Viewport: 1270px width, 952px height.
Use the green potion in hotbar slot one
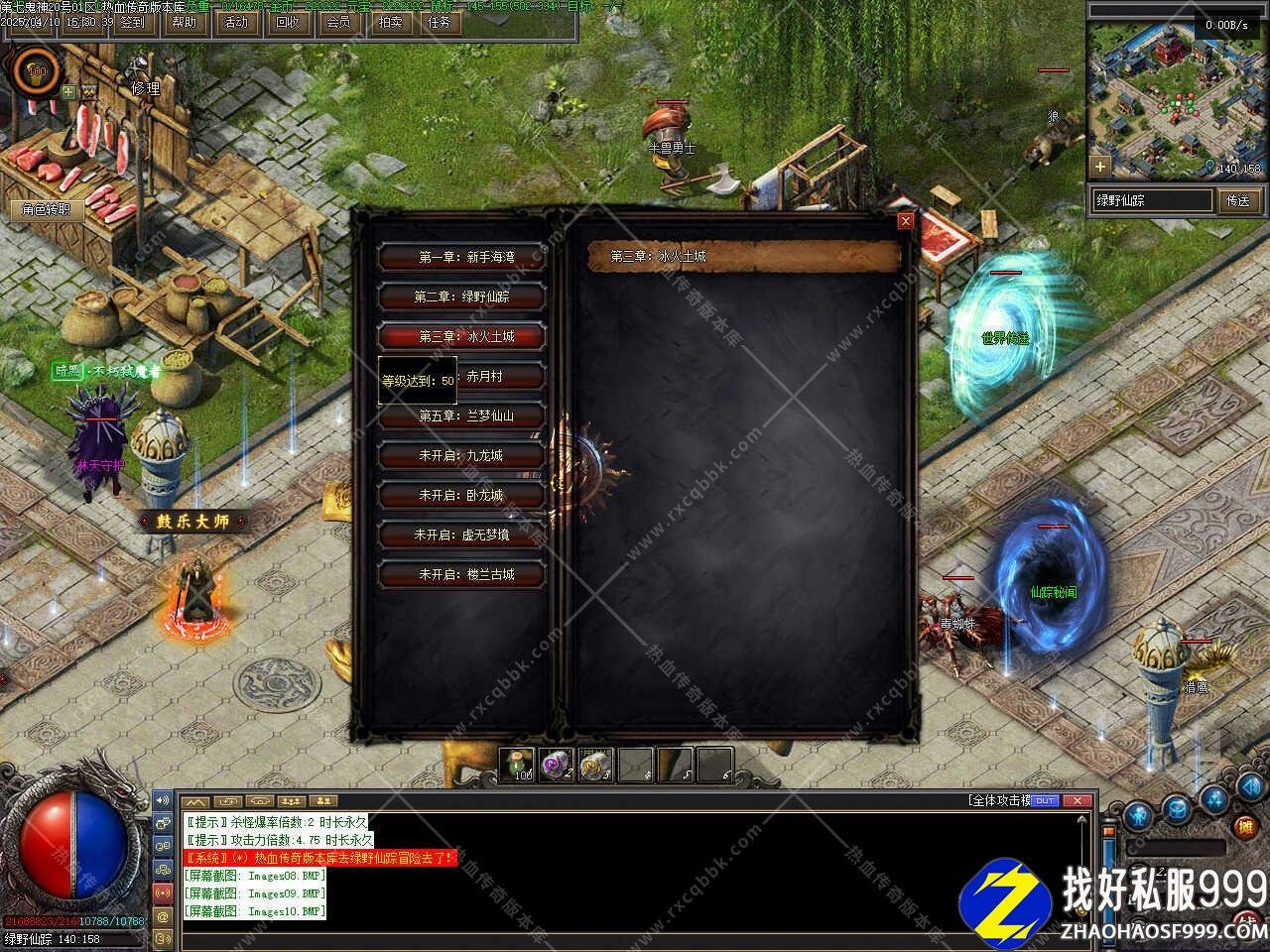[516, 765]
